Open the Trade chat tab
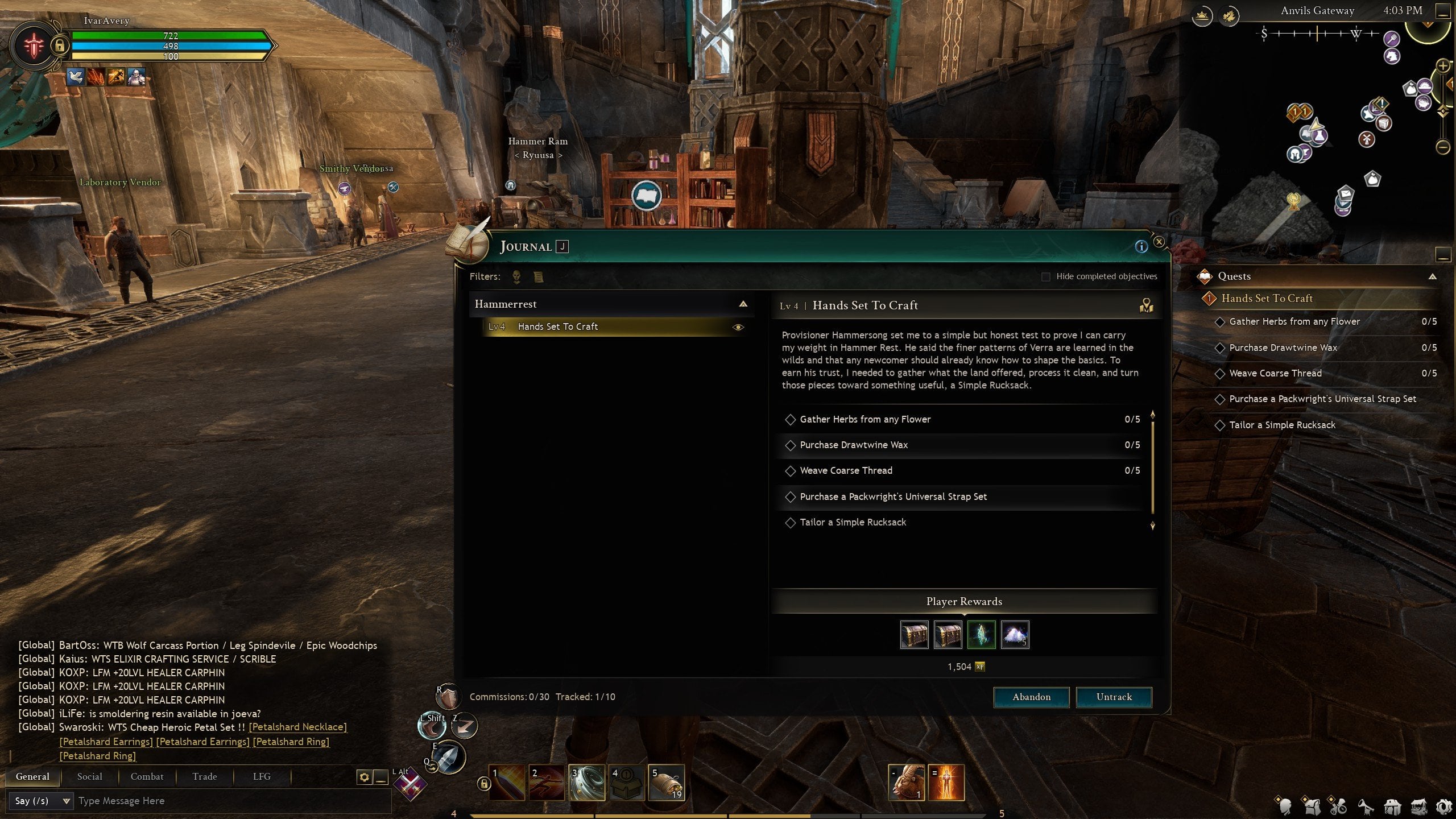Image resolution: width=1456 pixels, height=819 pixels. click(204, 776)
